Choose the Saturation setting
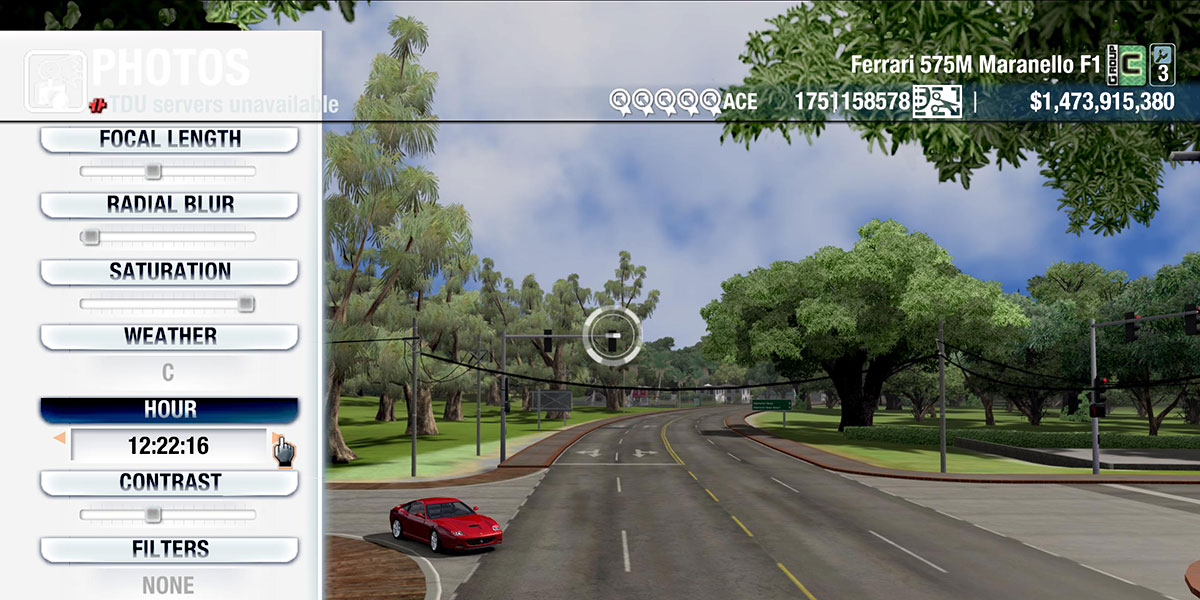The height and width of the screenshot is (600, 1200). [169, 271]
